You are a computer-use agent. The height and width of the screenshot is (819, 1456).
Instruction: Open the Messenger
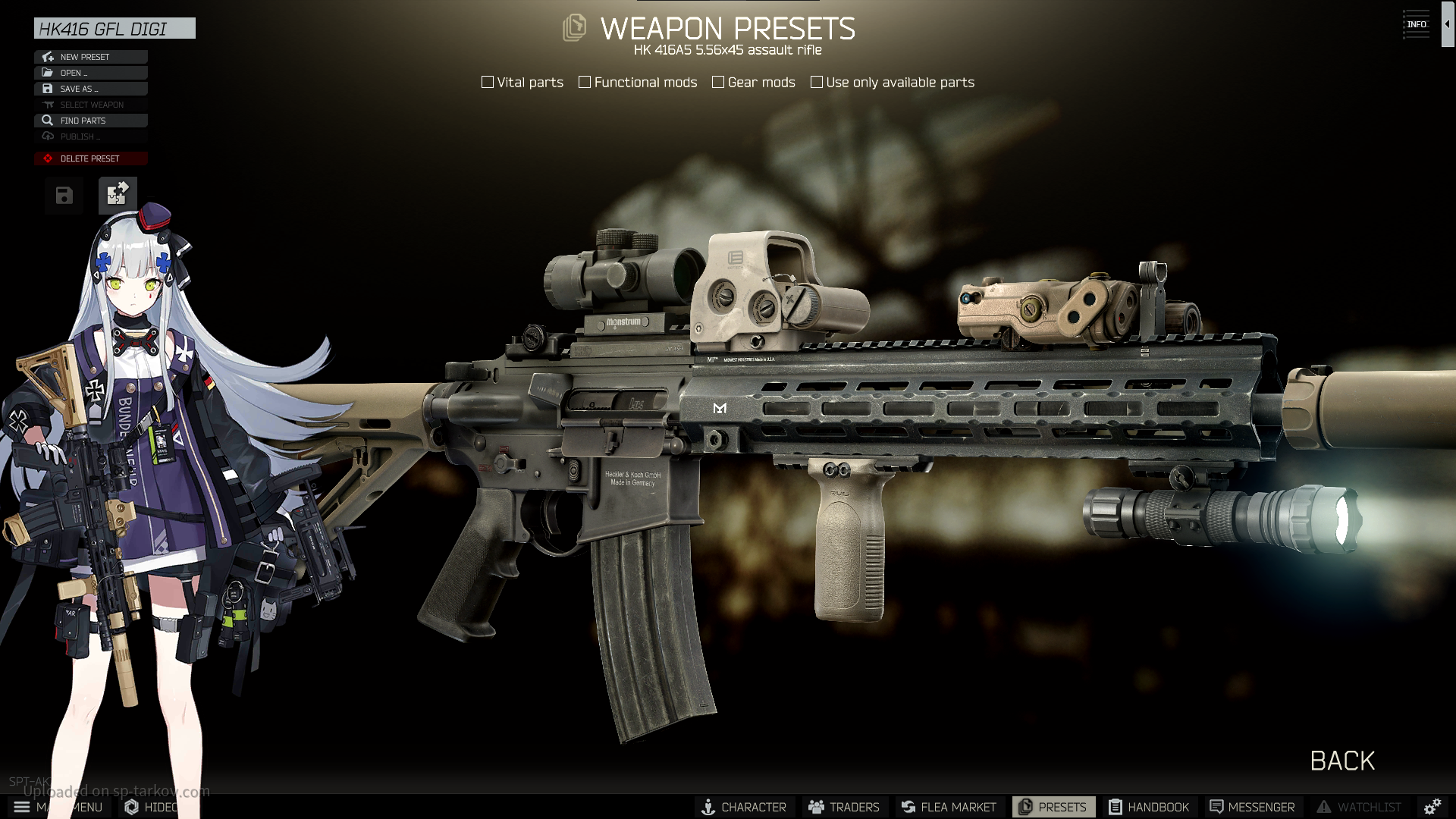coord(1252,807)
